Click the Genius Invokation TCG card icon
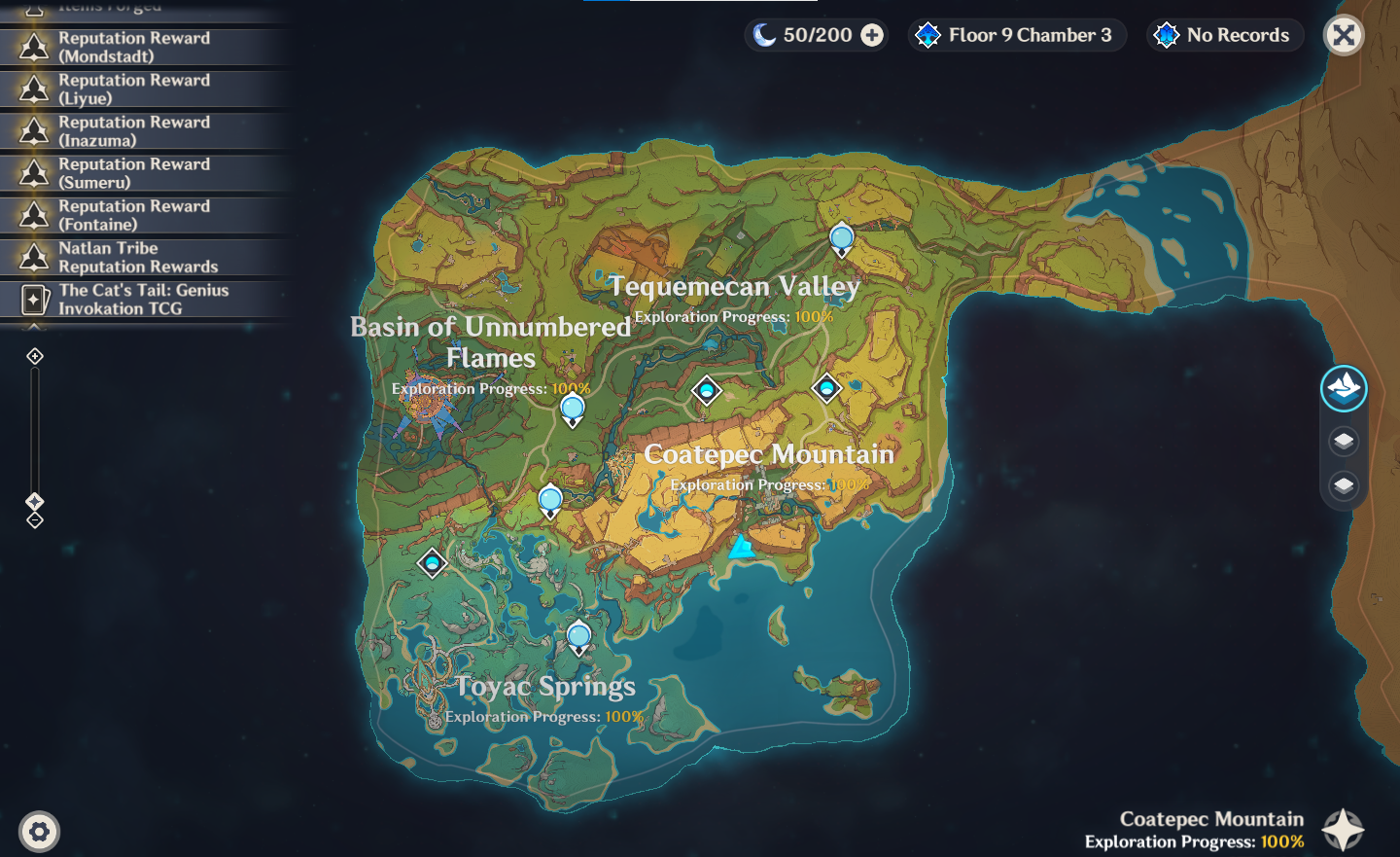 33,299
